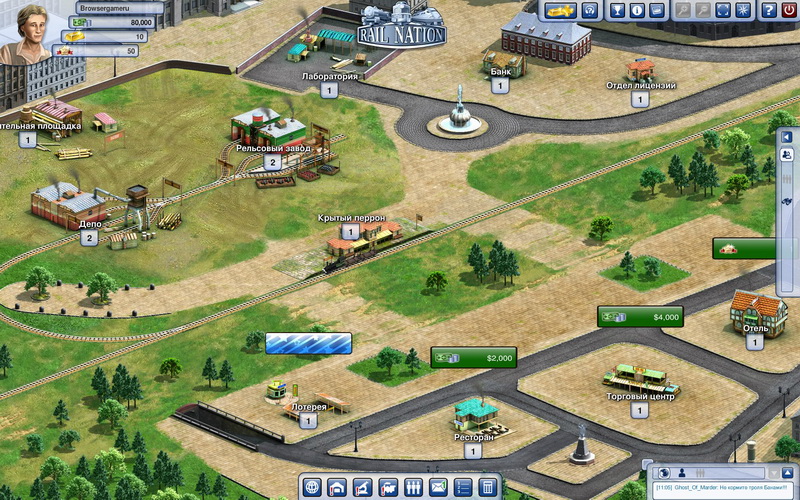Open help with the question mark button

[x=769, y=11]
